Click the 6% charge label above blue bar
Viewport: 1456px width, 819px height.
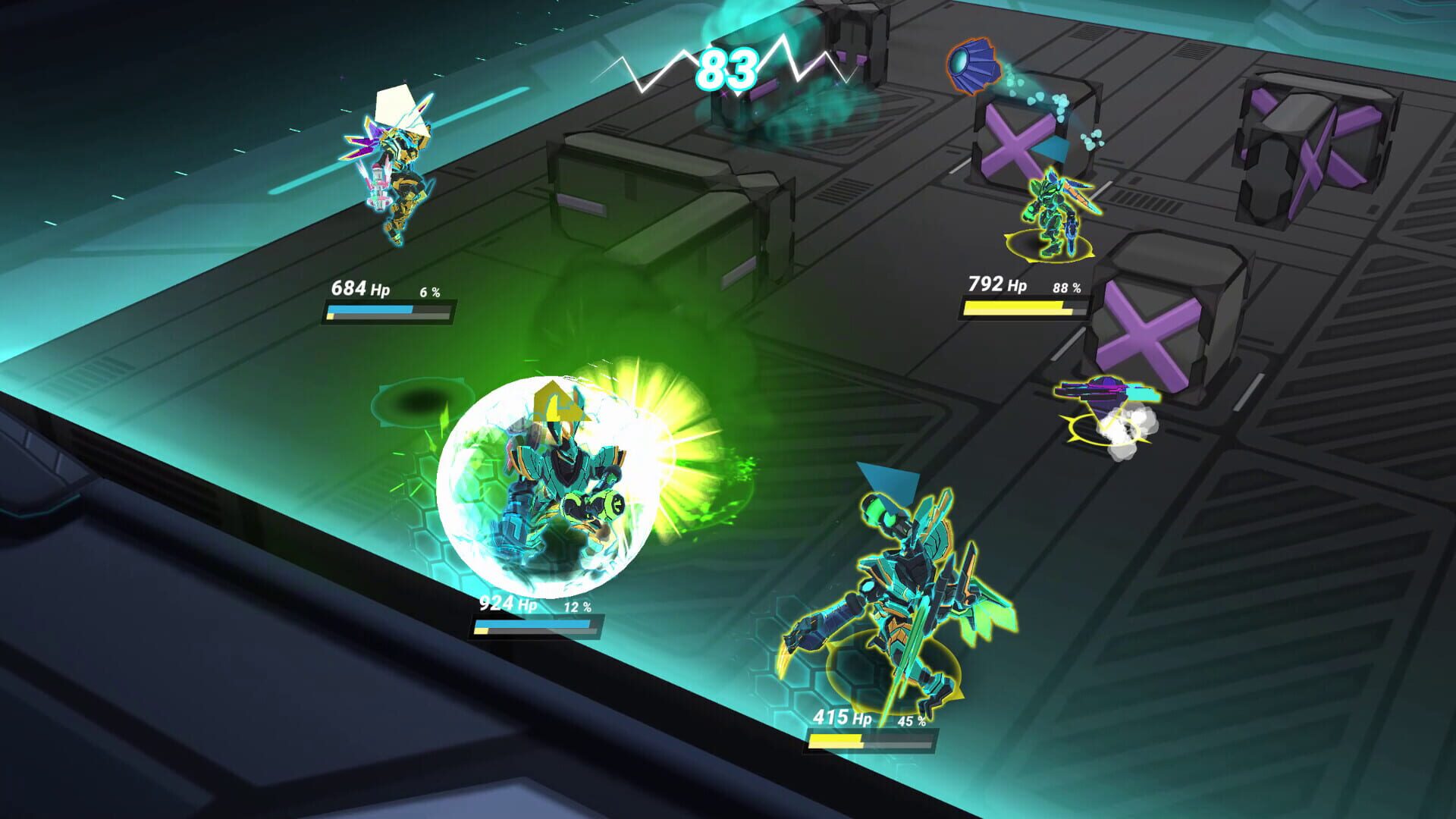pos(428,290)
